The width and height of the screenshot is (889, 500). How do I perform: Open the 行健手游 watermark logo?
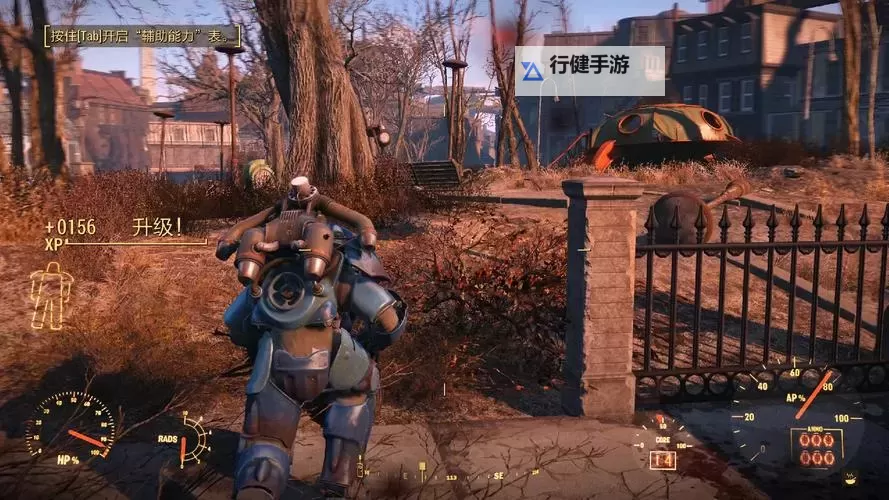589,70
